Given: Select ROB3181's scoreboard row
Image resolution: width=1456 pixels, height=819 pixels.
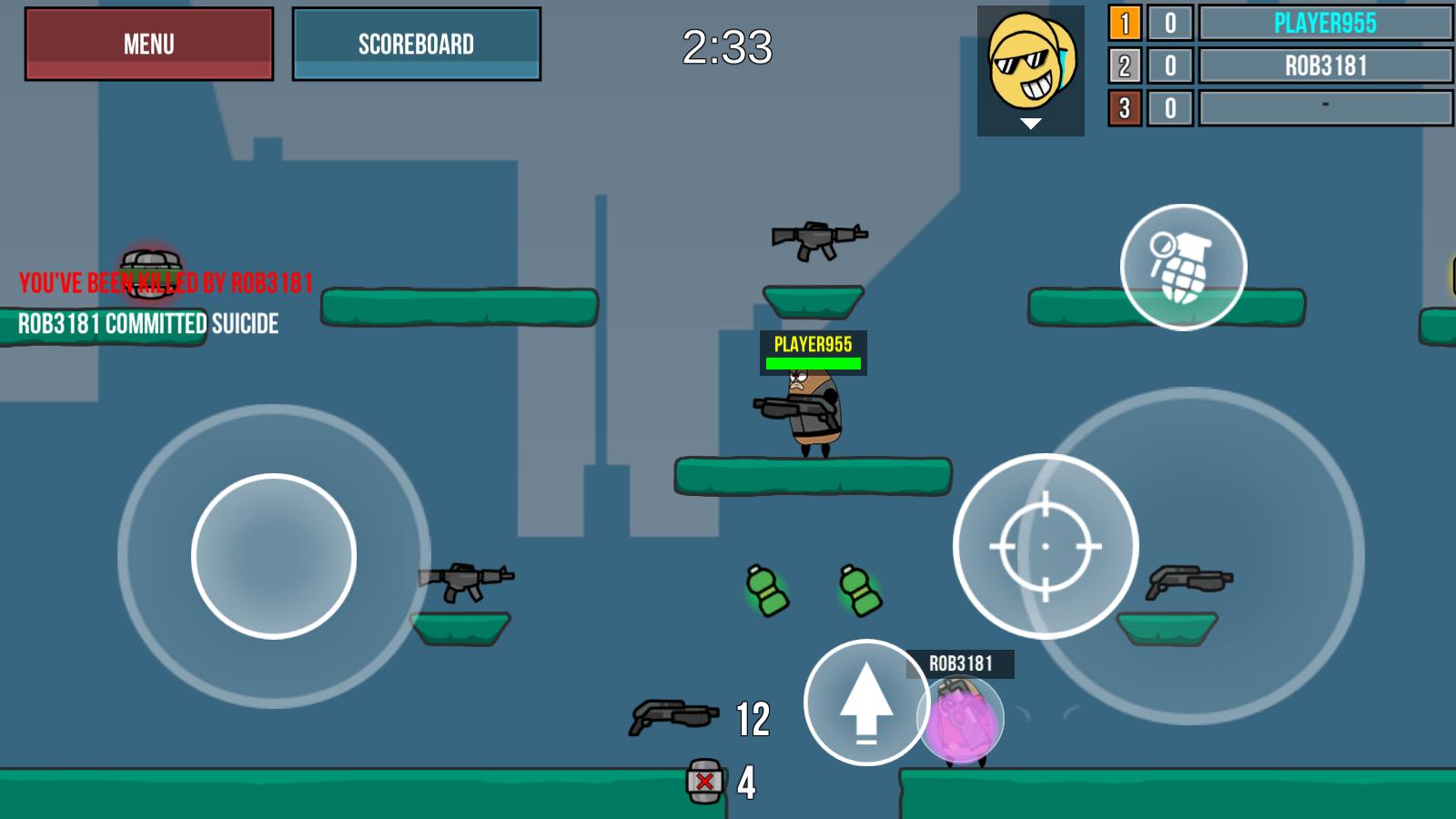Looking at the screenshot, I should tap(1325, 66).
